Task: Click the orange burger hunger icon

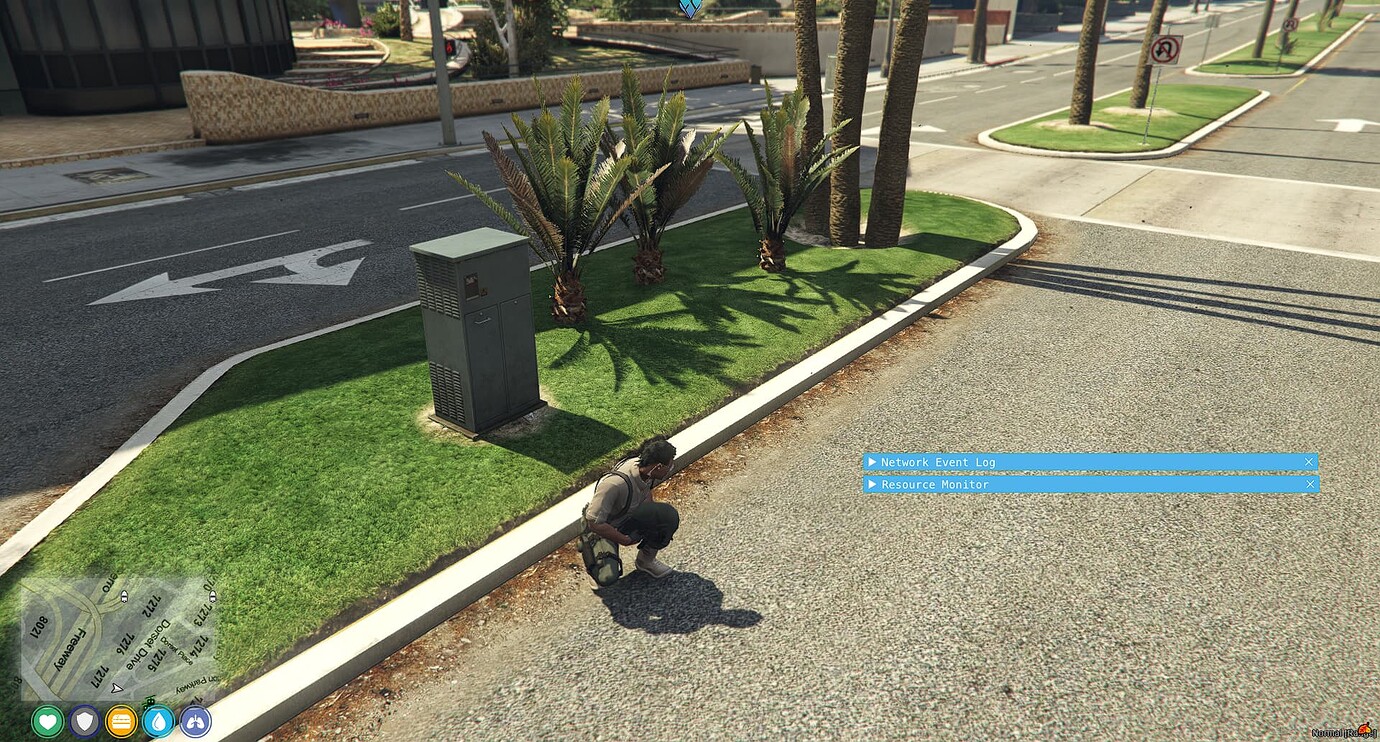Action: coord(120,721)
